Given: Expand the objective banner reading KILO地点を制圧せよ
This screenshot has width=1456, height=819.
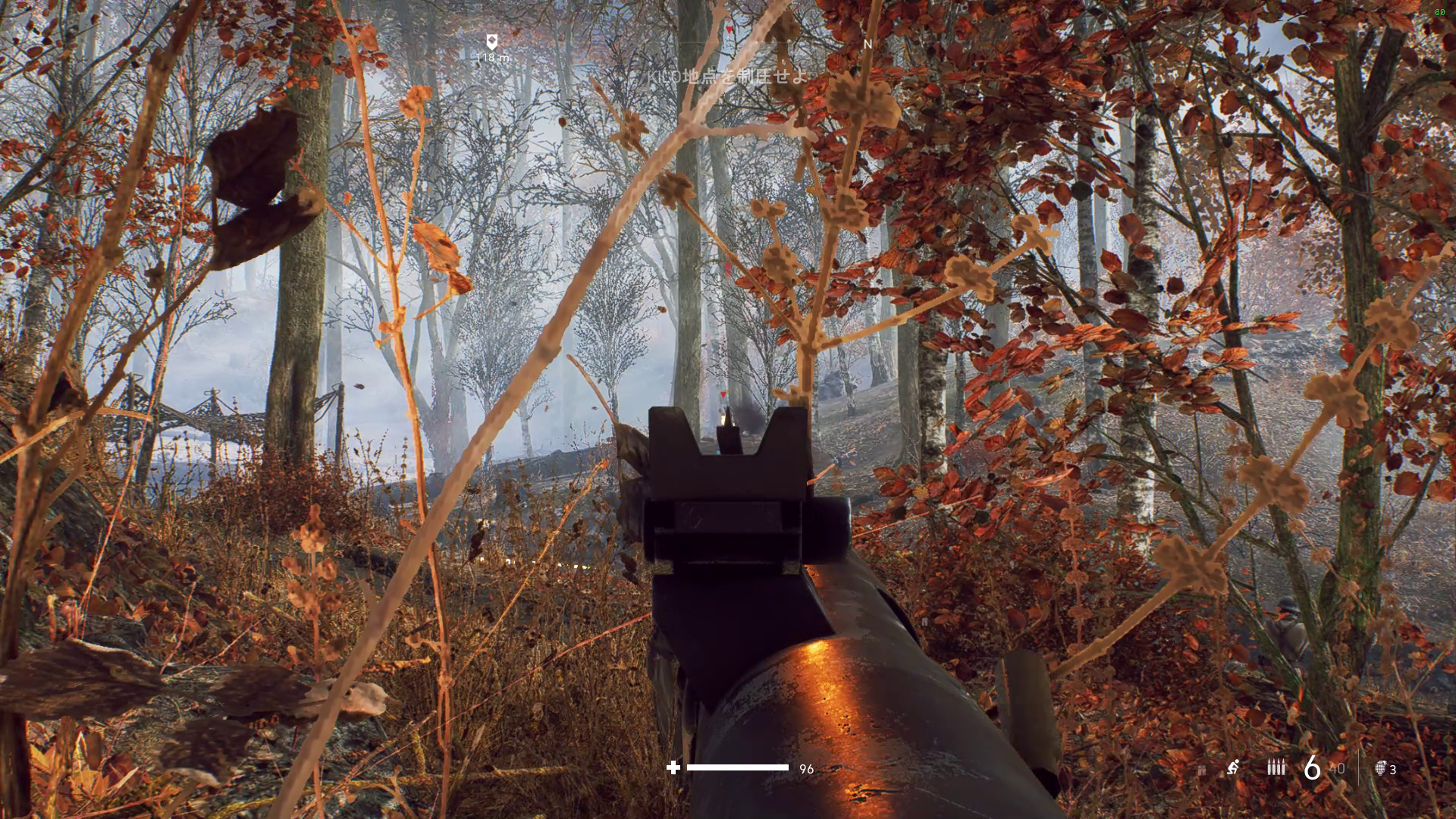Looking at the screenshot, I should click(x=727, y=77).
